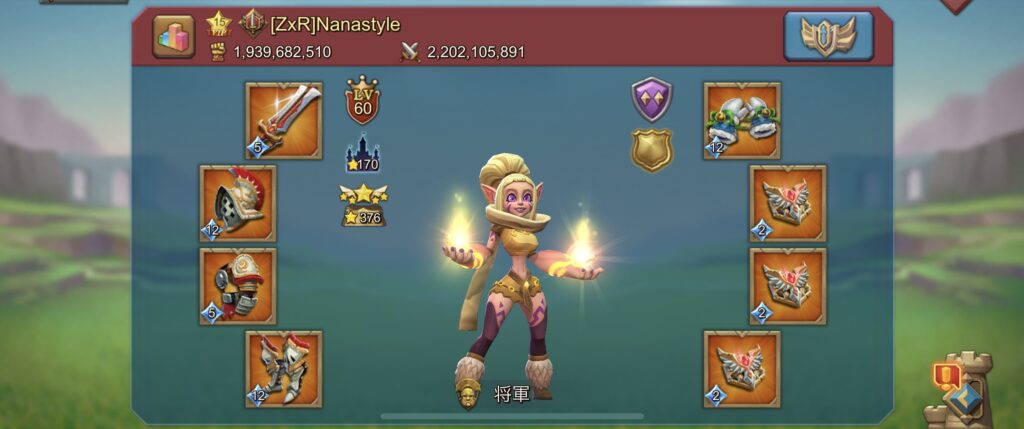The width and height of the screenshot is (1024, 429).
Task: Tap the three-star 376 rating icon
Action: (364, 205)
